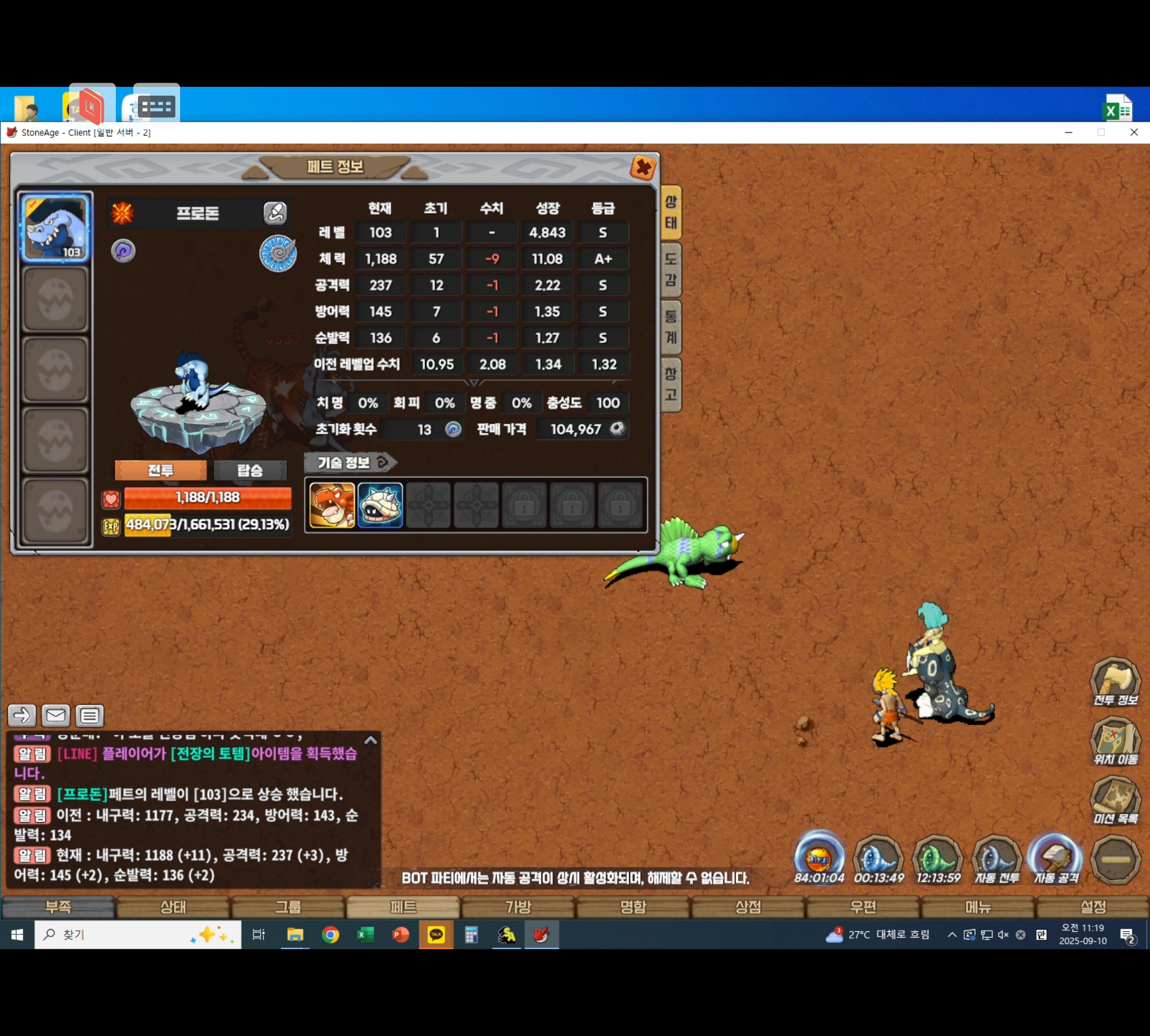Open the 미션 목록 mission list
This screenshot has height=1036, width=1150.
point(1115,800)
